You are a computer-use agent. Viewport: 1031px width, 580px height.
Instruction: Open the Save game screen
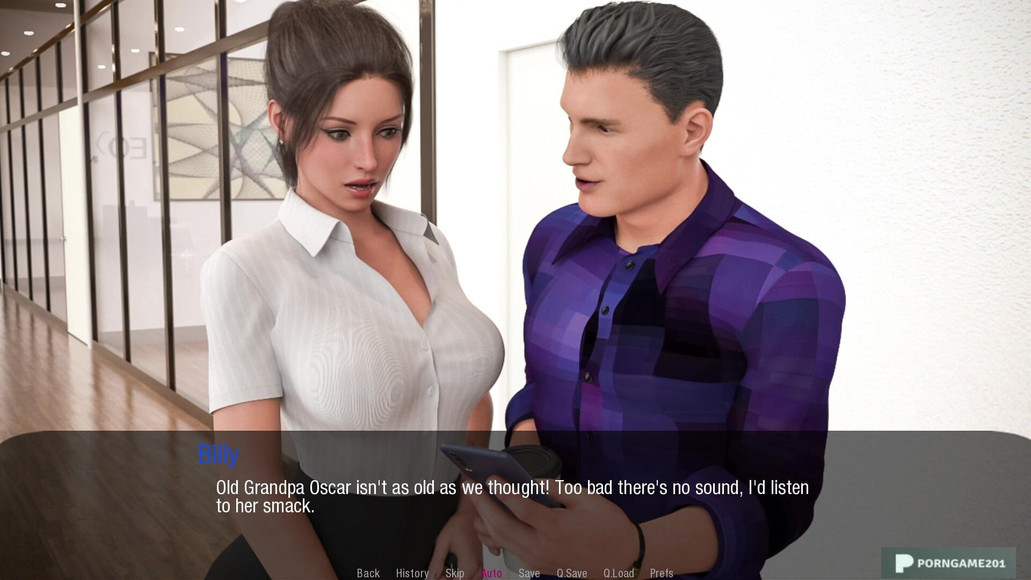click(529, 573)
